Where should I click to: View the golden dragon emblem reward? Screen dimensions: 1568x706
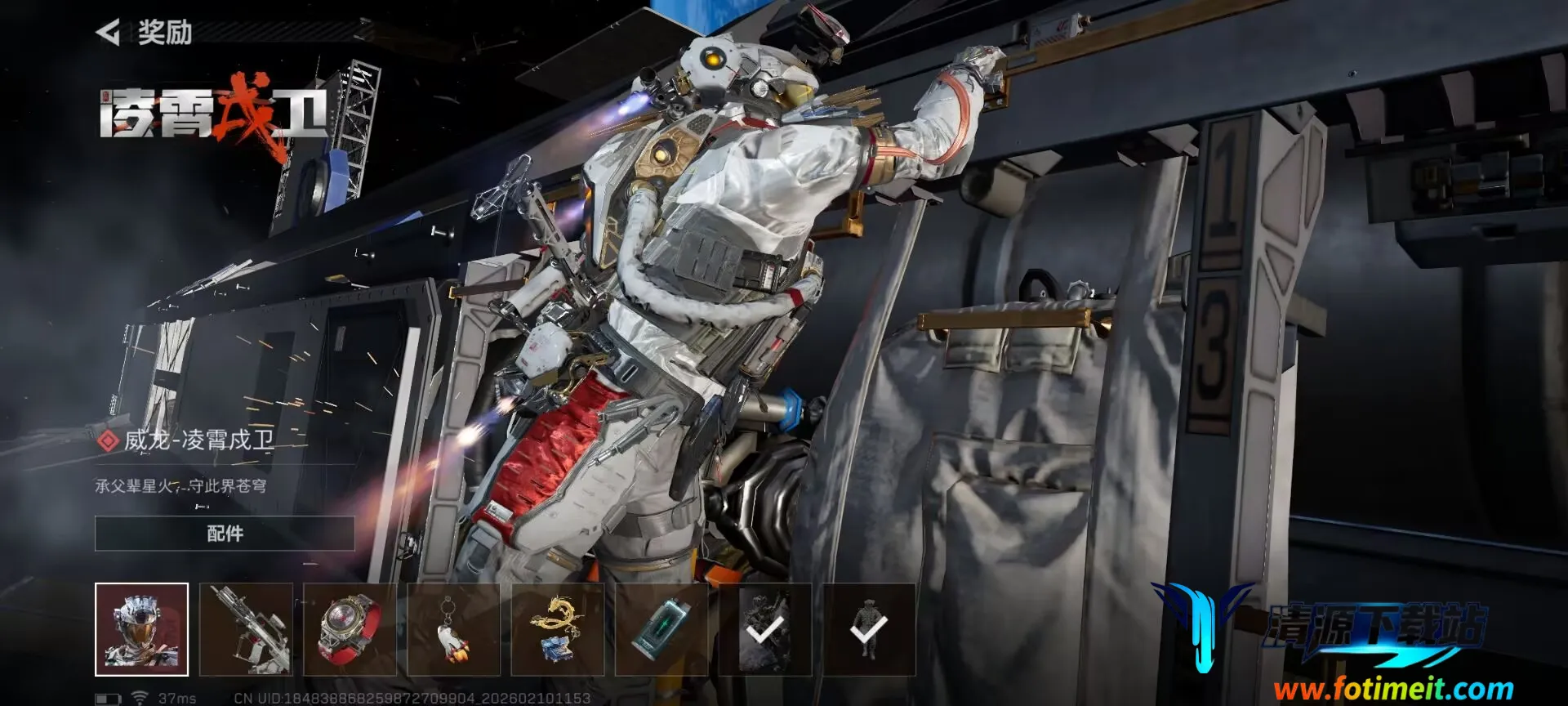point(558,629)
